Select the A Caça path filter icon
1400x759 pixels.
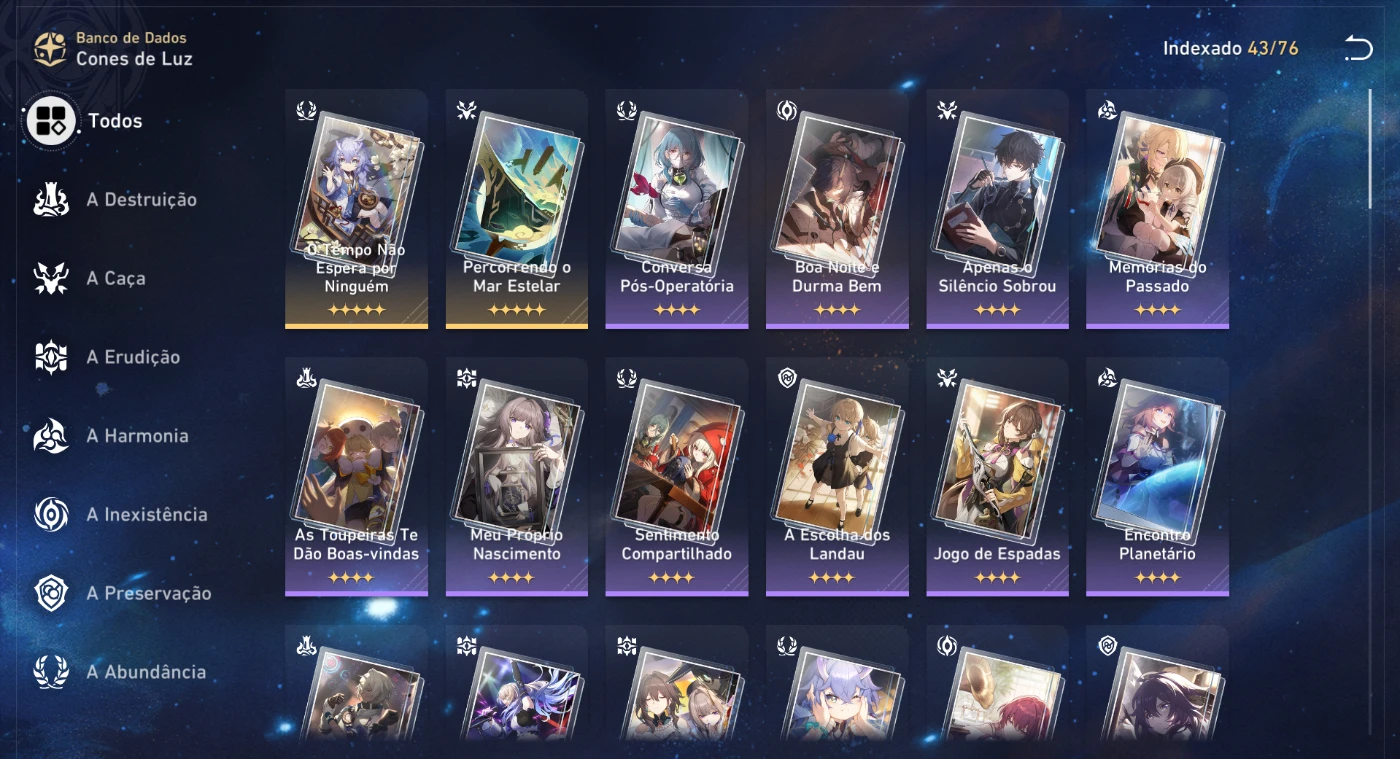49,278
